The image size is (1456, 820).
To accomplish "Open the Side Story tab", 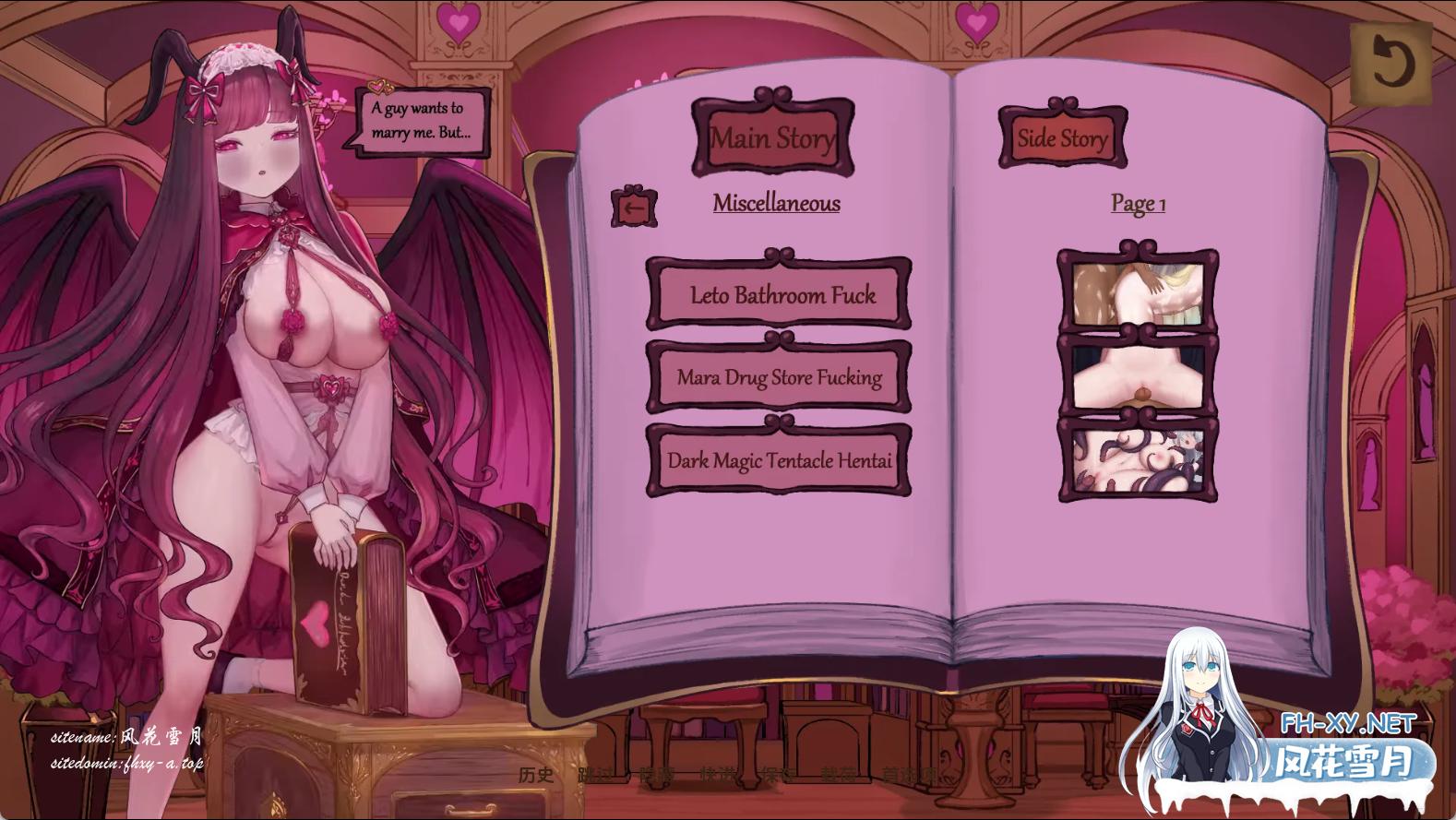I will pyautogui.click(x=1062, y=138).
